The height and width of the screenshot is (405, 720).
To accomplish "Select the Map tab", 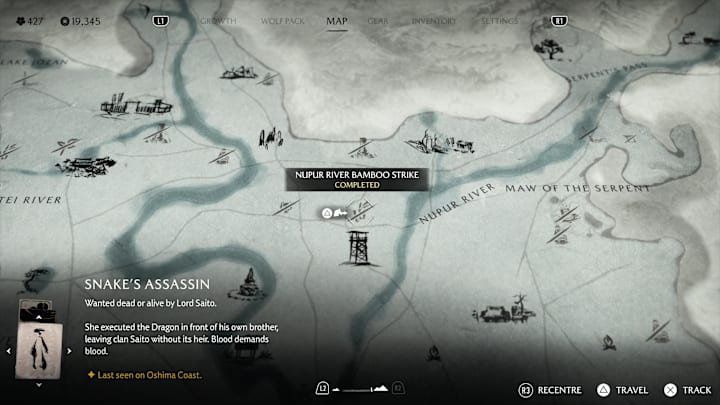I will pos(337,20).
